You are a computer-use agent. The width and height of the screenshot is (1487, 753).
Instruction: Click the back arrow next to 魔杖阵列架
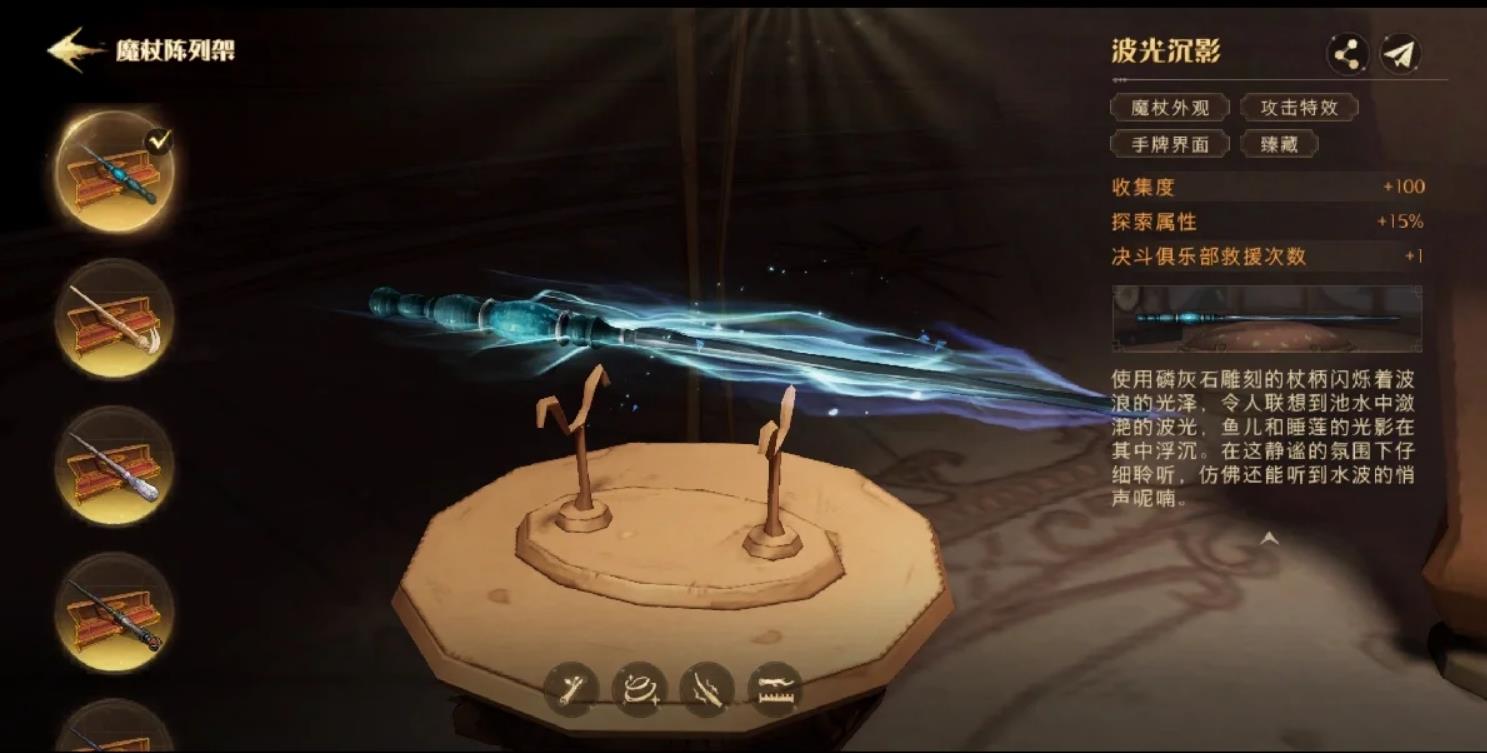tap(67, 45)
